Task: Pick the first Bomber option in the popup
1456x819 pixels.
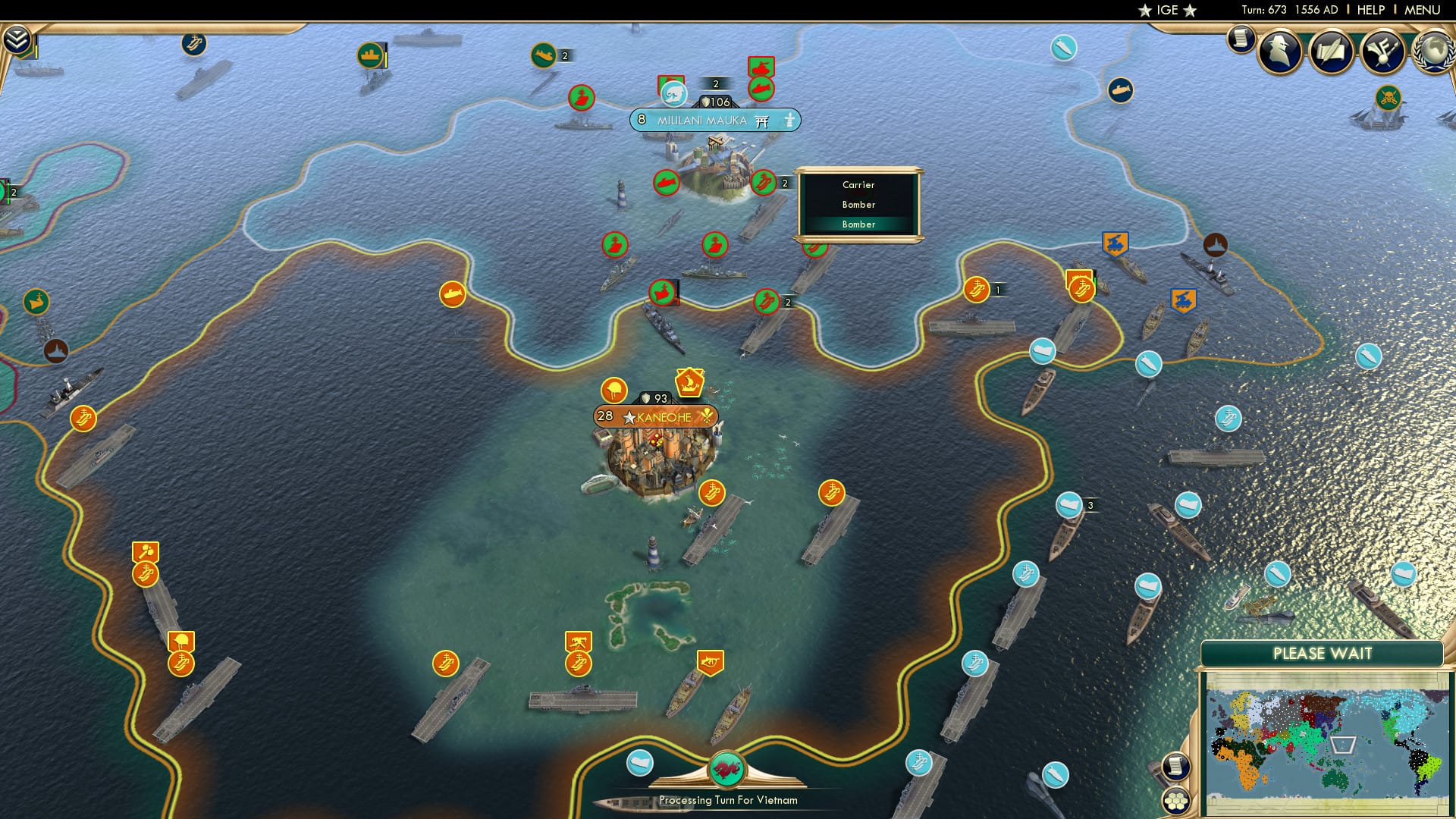Action: 858,204
